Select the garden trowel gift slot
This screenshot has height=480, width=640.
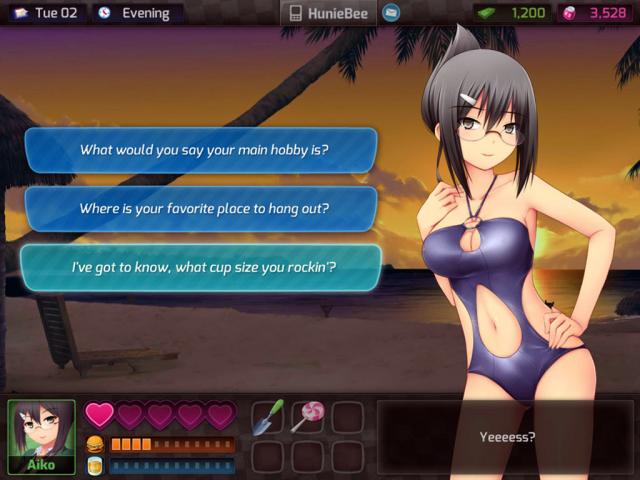[x=267, y=417]
